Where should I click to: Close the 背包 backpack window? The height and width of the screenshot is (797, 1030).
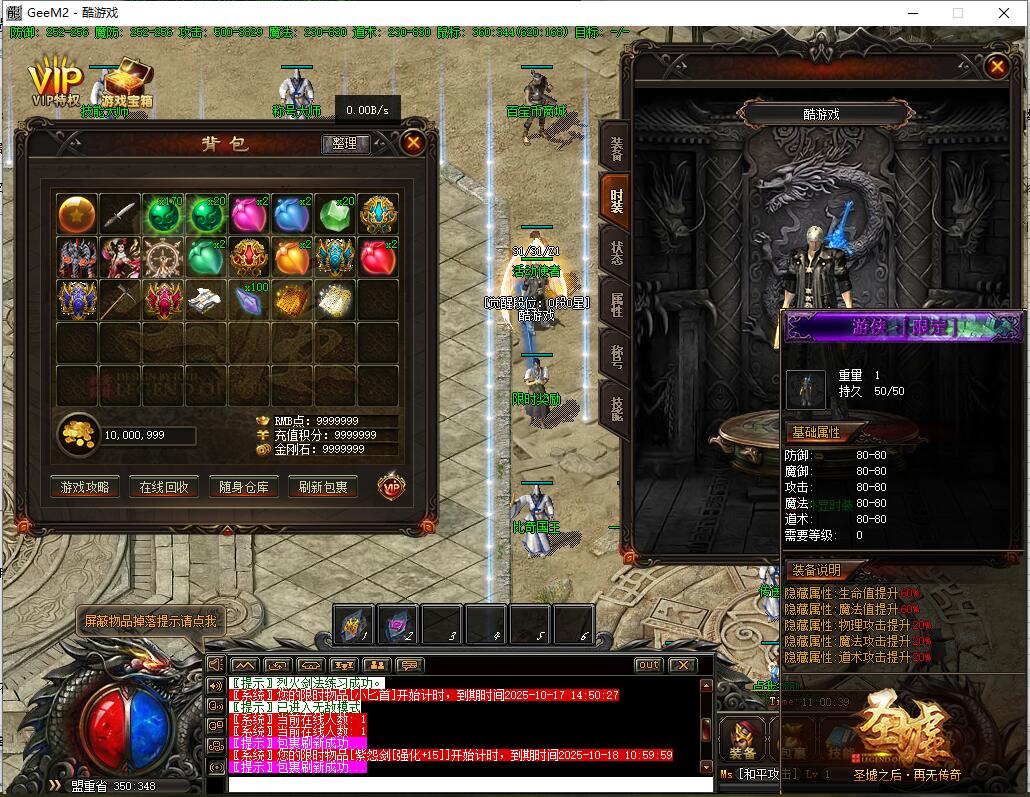[413, 143]
